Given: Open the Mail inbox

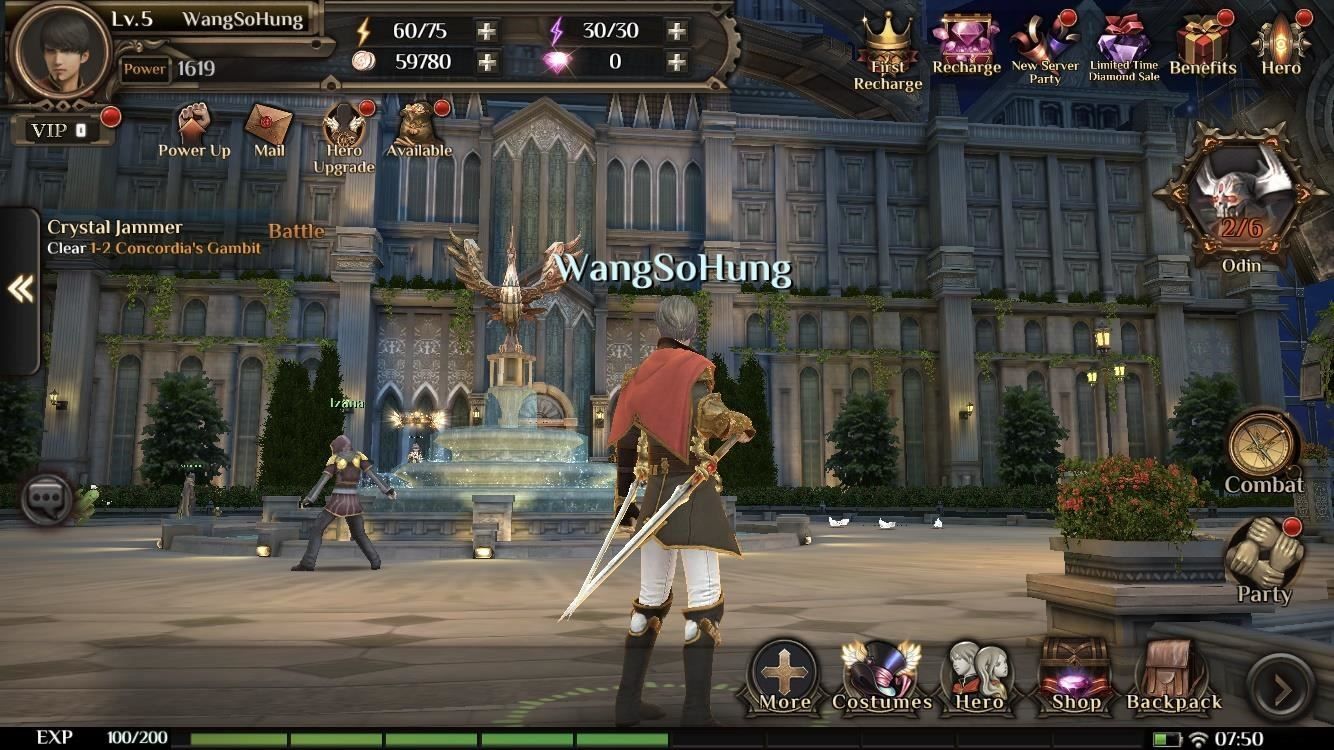Looking at the screenshot, I should tap(267, 126).
